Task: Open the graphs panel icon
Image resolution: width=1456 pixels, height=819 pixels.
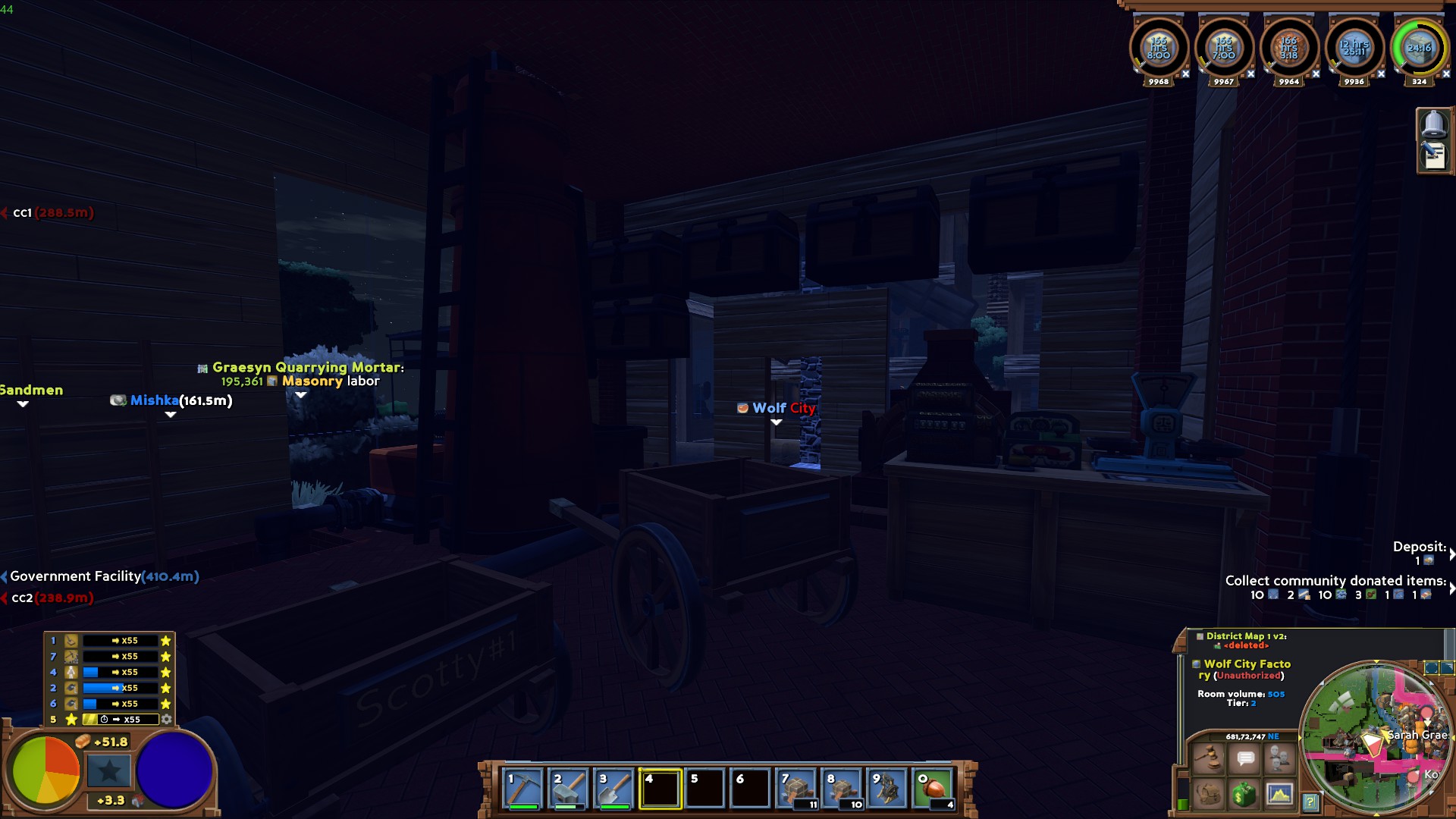Action: (x=1279, y=794)
